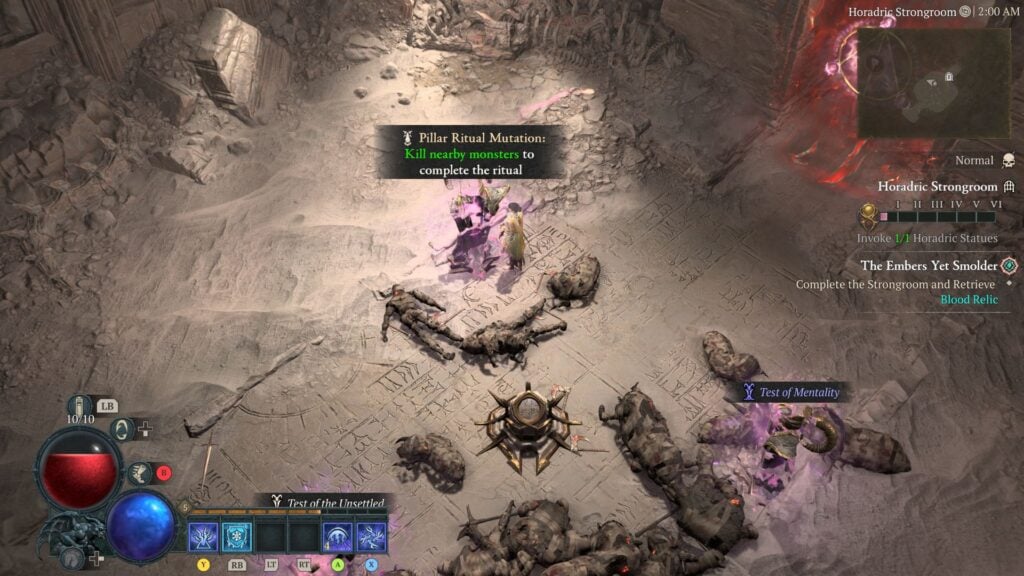Cast the glowing dome skill
The image size is (1024, 576).
tap(338, 538)
